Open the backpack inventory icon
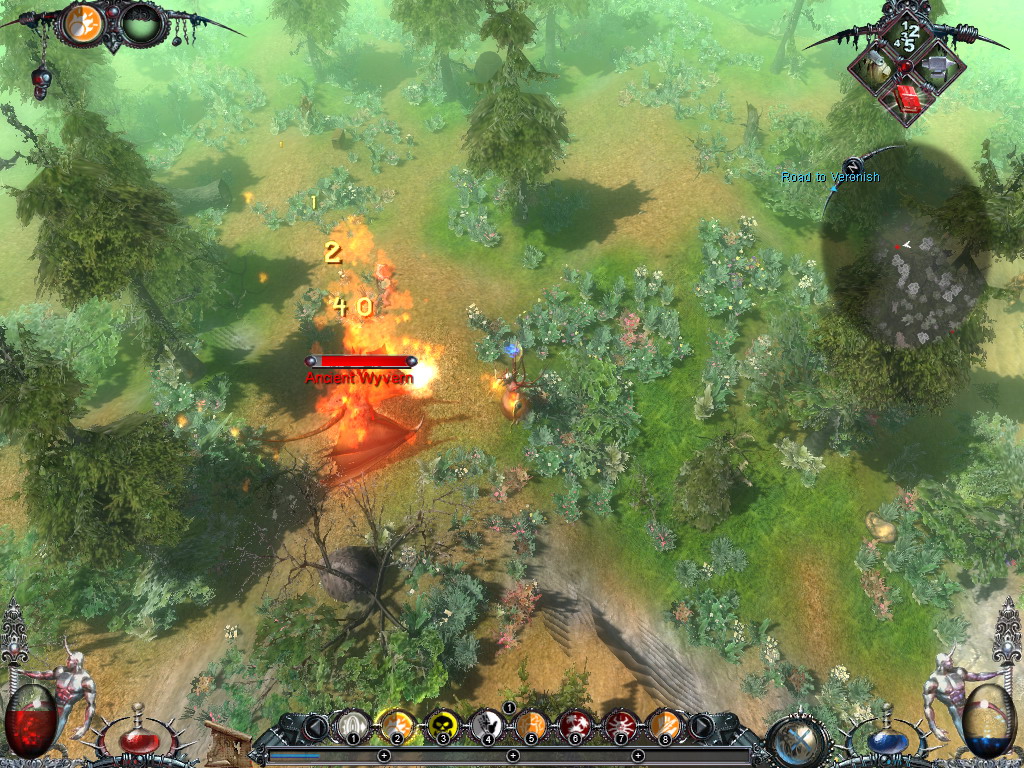Image resolution: width=1024 pixels, height=768 pixels. pyautogui.click(x=876, y=68)
